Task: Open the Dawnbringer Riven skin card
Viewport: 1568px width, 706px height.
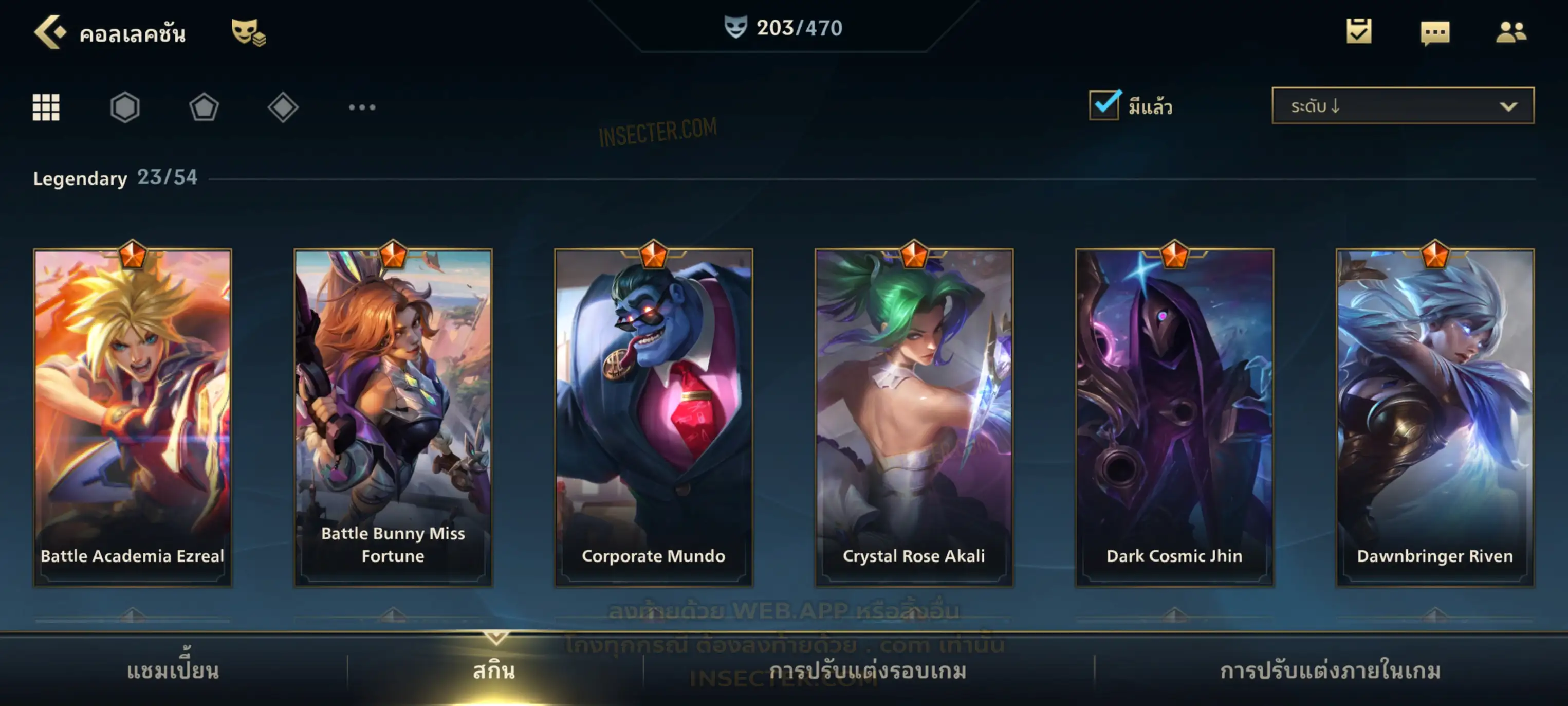Action: click(x=1435, y=417)
